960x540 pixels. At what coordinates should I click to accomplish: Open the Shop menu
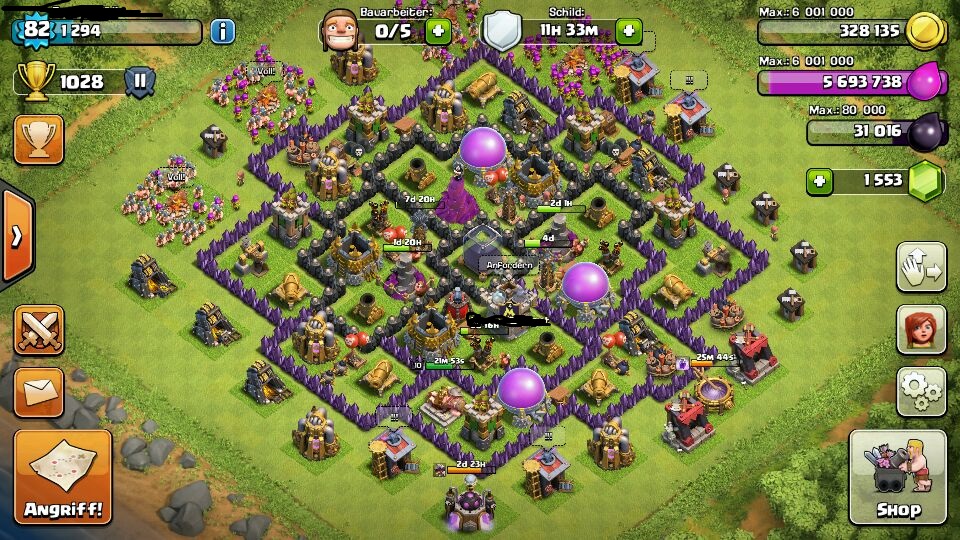(897, 477)
